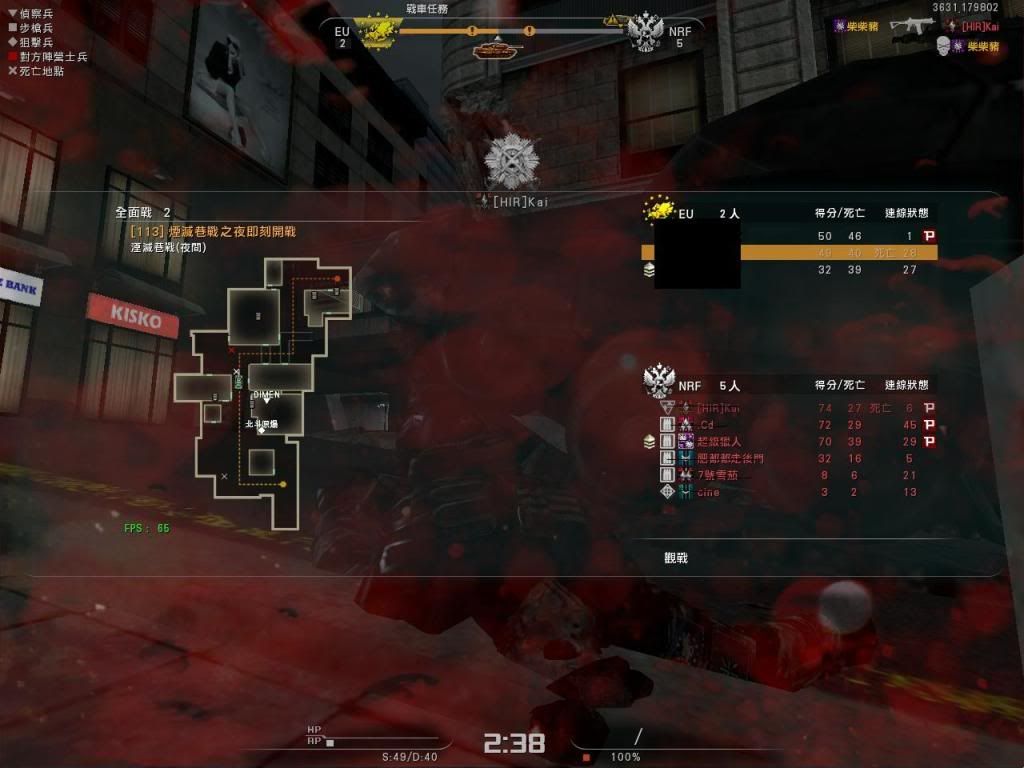Click the room title 煙滅巷戰之夜即刻開戰
Viewport: 1024px width, 768px height.
pos(213,232)
